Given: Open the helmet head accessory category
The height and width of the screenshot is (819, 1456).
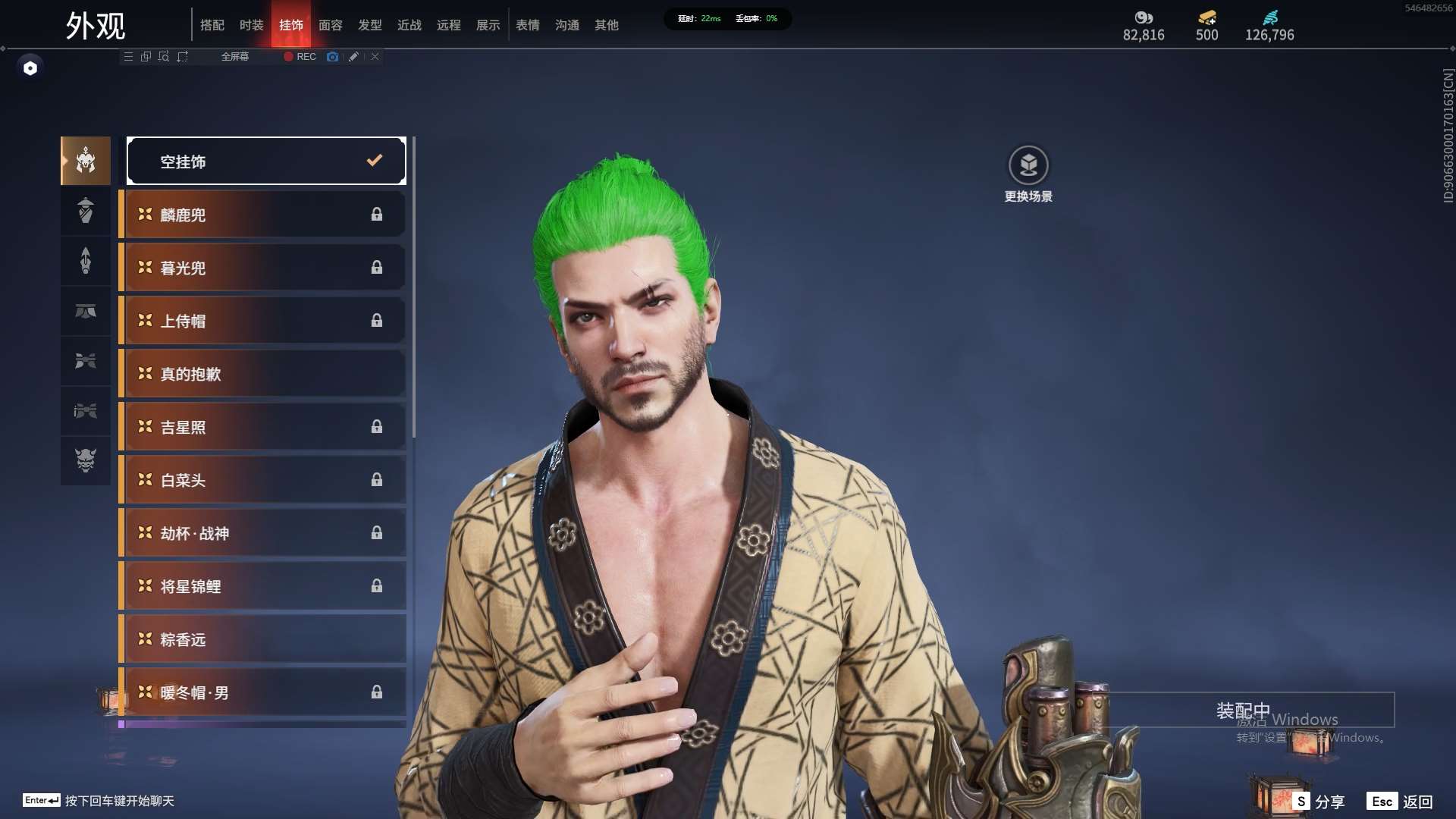Looking at the screenshot, I should (86, 161).
